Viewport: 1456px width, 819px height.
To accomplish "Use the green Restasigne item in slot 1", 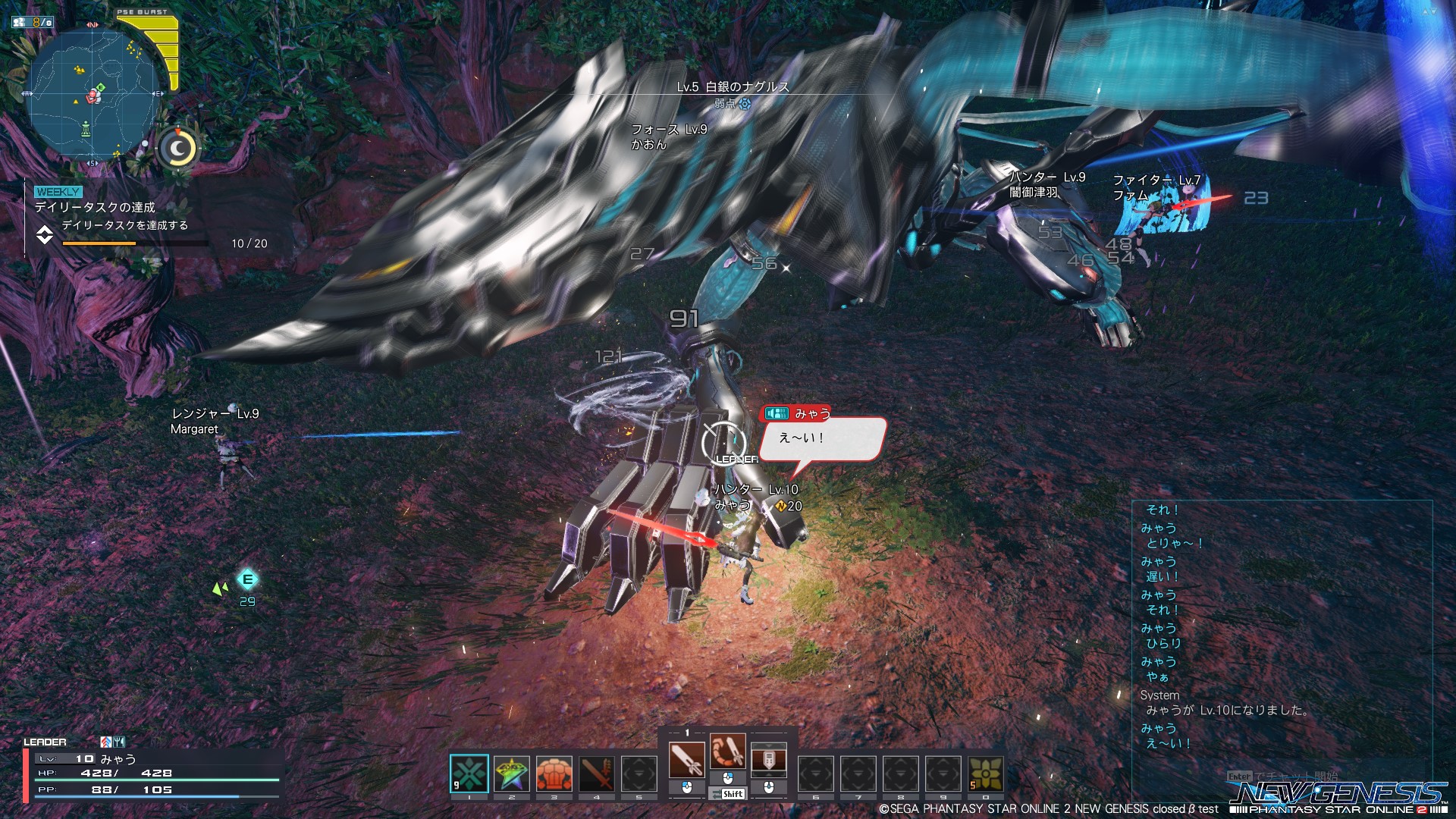I will (469, 773).
